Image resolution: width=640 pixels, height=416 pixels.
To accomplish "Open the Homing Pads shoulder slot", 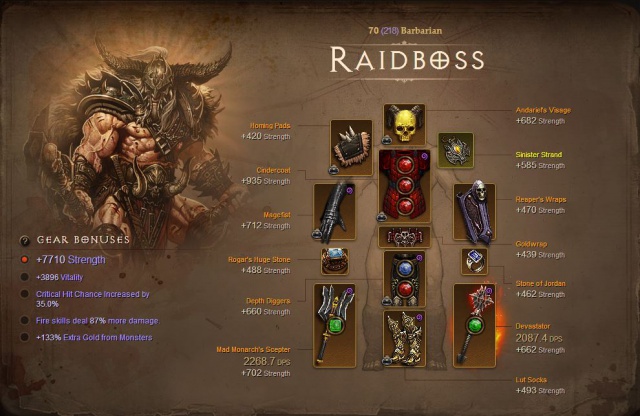I will (x=351, y=148).
